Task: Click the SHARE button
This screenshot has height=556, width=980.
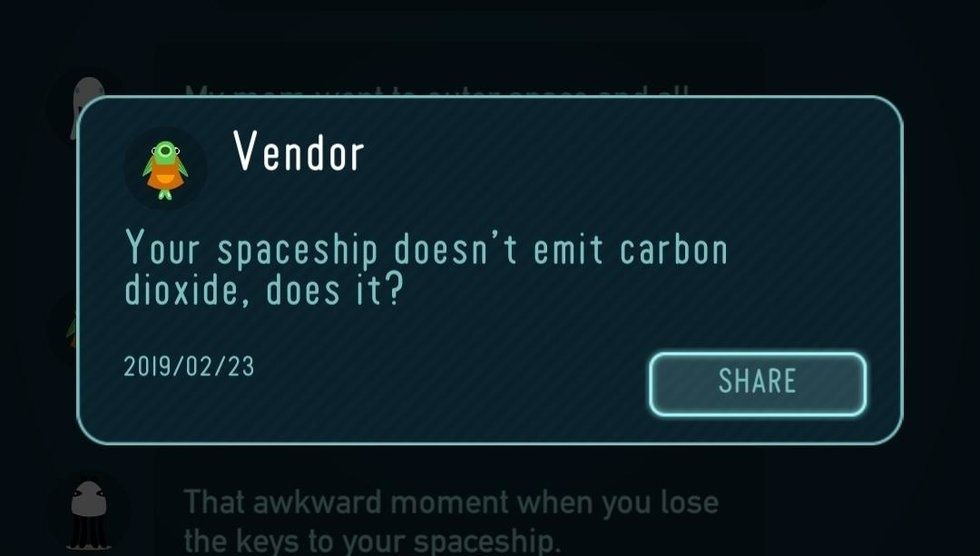Action: coord(757,383)
